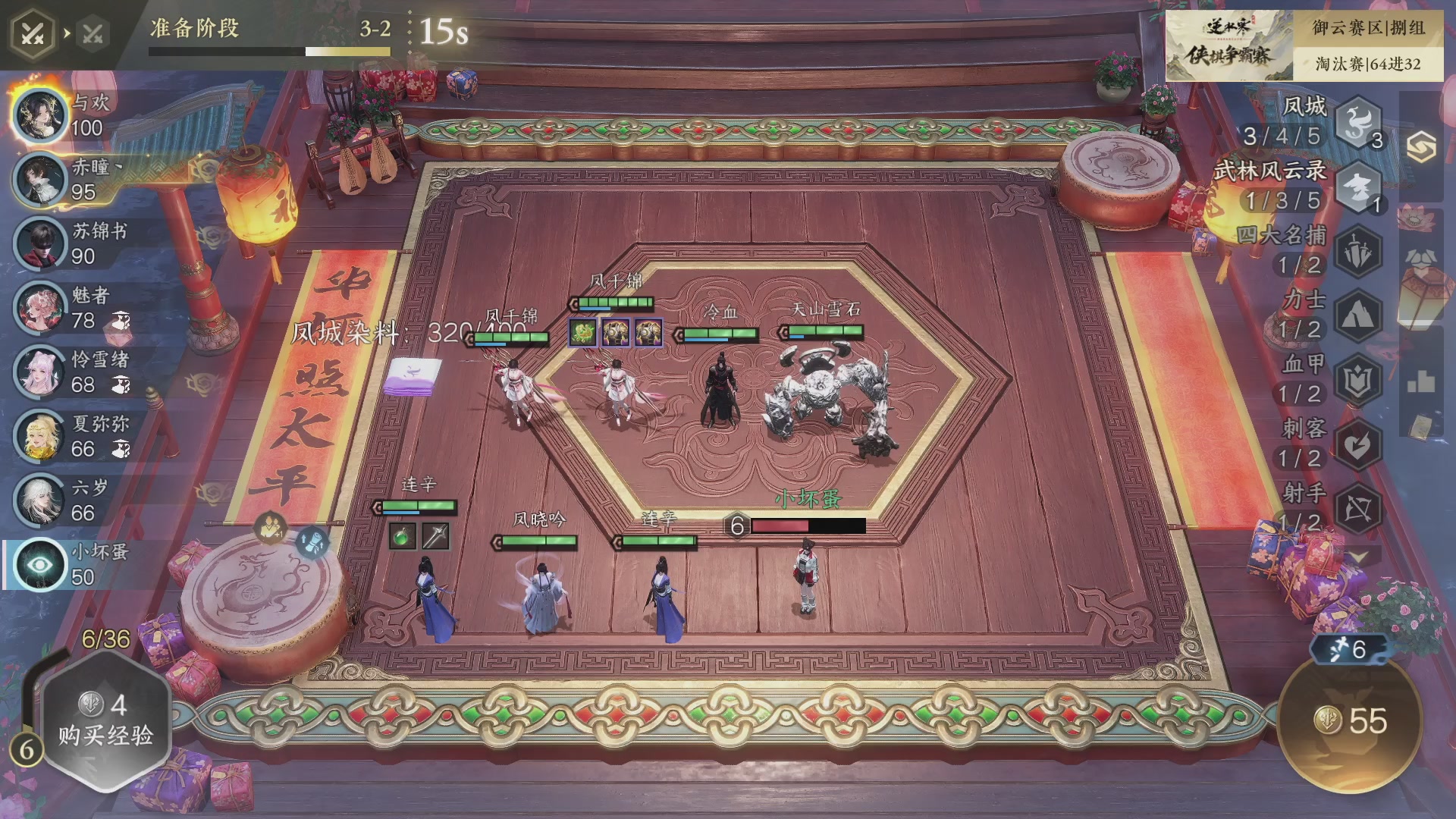Expand the bar-chart panel on right edge
The width and height of the screenshot is (1456, 819).
(x=1420, y=380)
